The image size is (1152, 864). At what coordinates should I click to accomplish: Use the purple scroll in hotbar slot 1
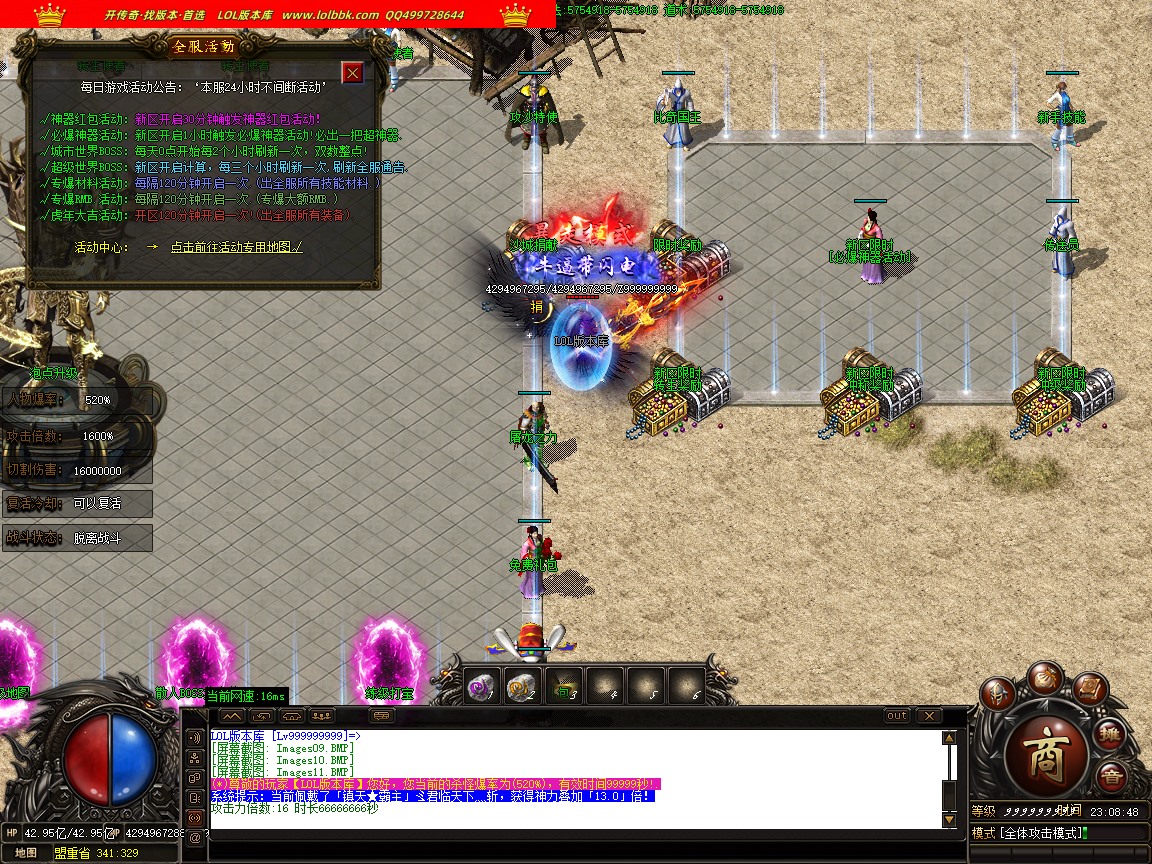480,686
